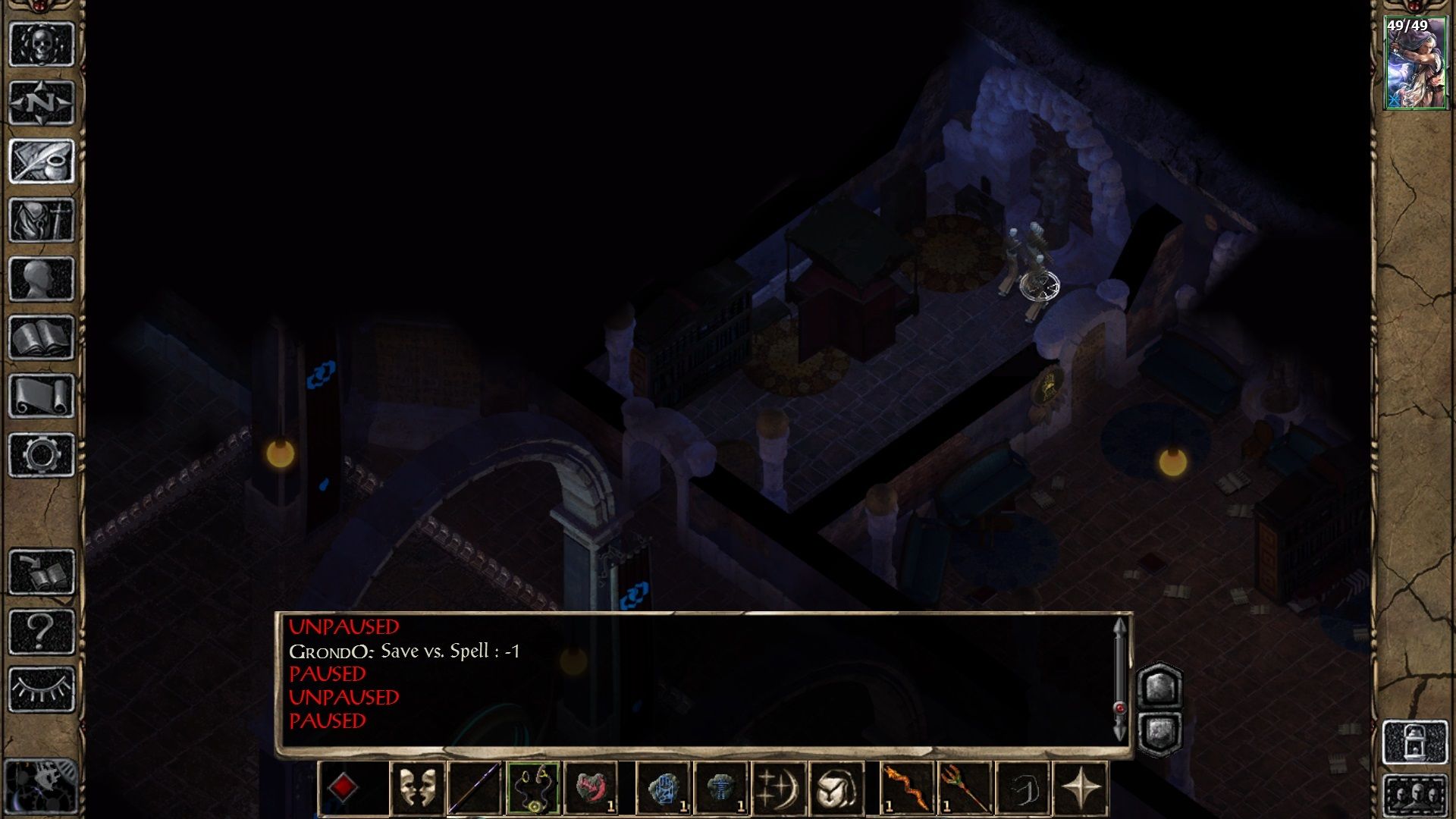
Task: Open the area map with the compass button
Action: (42, 102)
